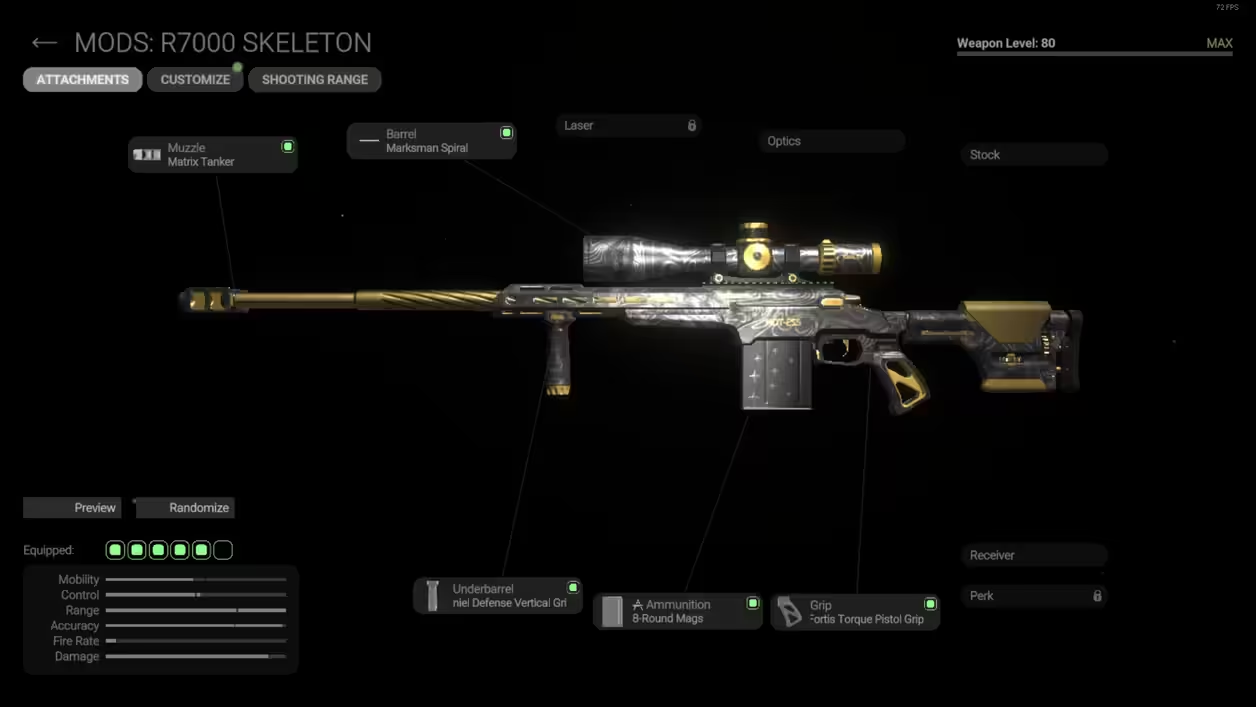Choose the Barrel Marksman Spiral slot
The width and height of the screenshot is (1256, 707).
click(x=432, y=141)
